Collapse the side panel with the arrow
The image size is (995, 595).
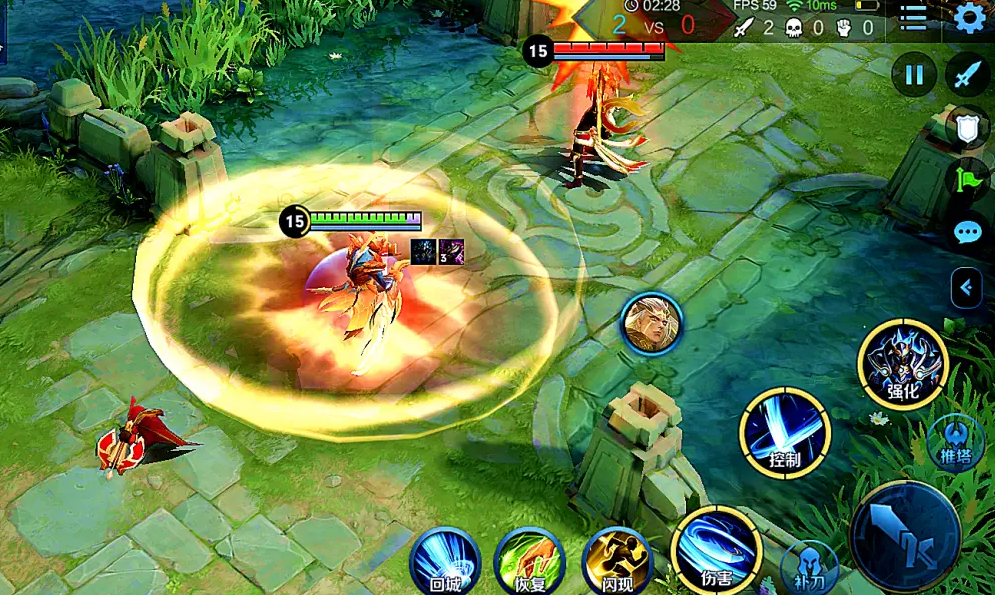pyautogui.click(x=966, y=288)
